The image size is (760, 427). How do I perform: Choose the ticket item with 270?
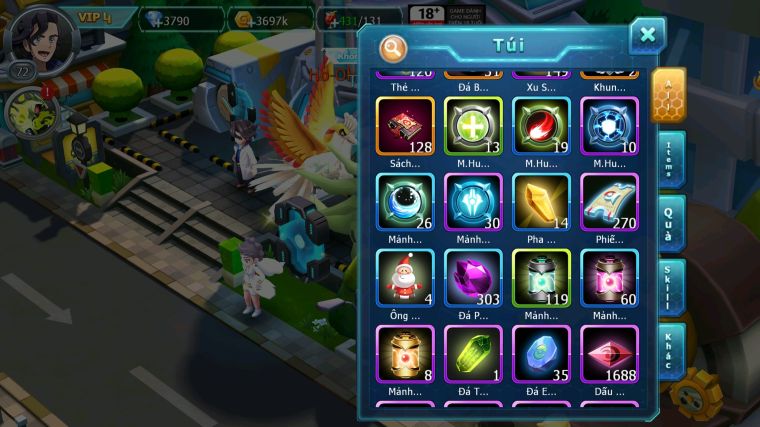point(609,202)
